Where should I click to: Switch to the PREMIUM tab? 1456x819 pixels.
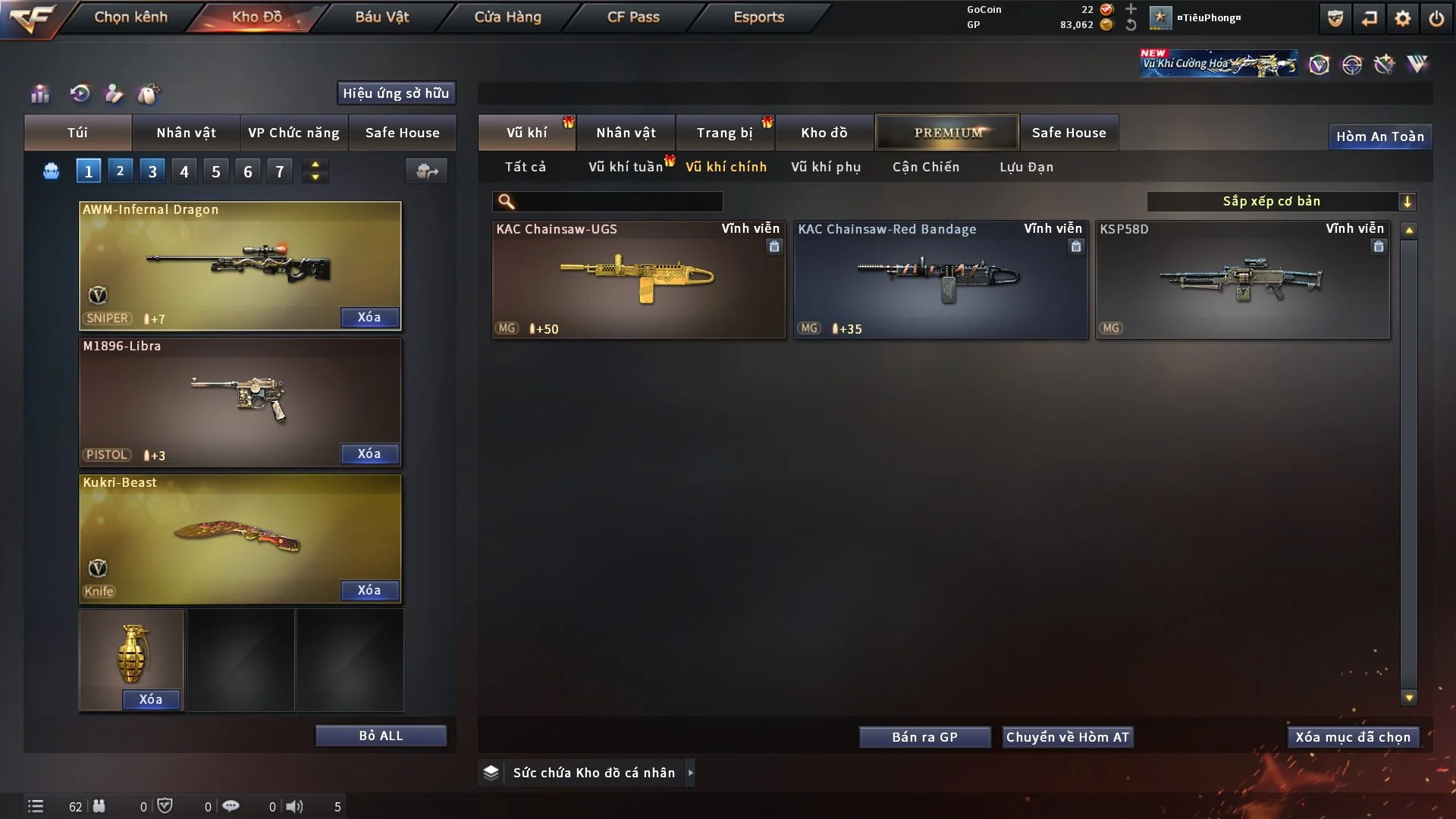pos(947,132)
